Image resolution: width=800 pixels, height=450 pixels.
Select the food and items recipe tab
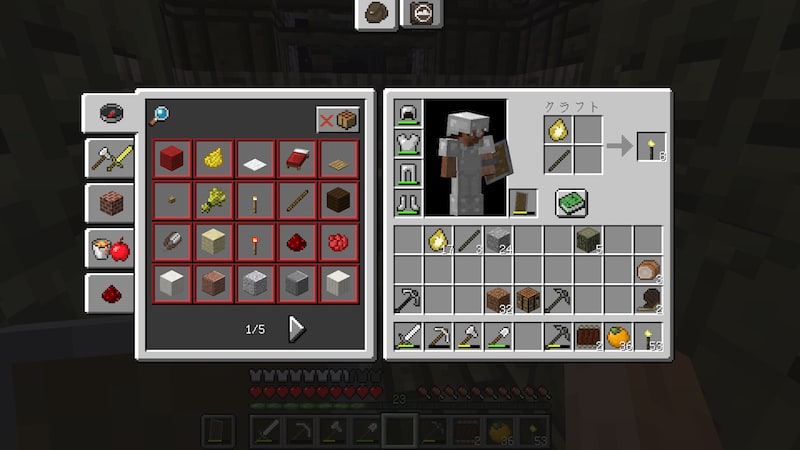[x=109, y=248]
